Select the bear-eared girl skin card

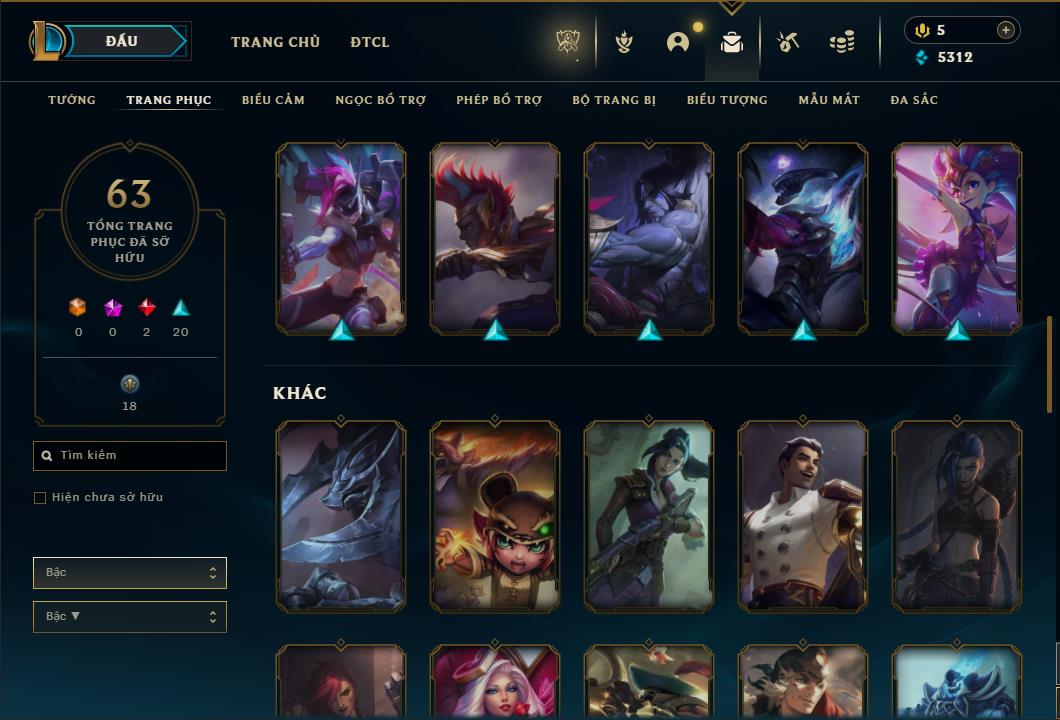pos(495,515)
